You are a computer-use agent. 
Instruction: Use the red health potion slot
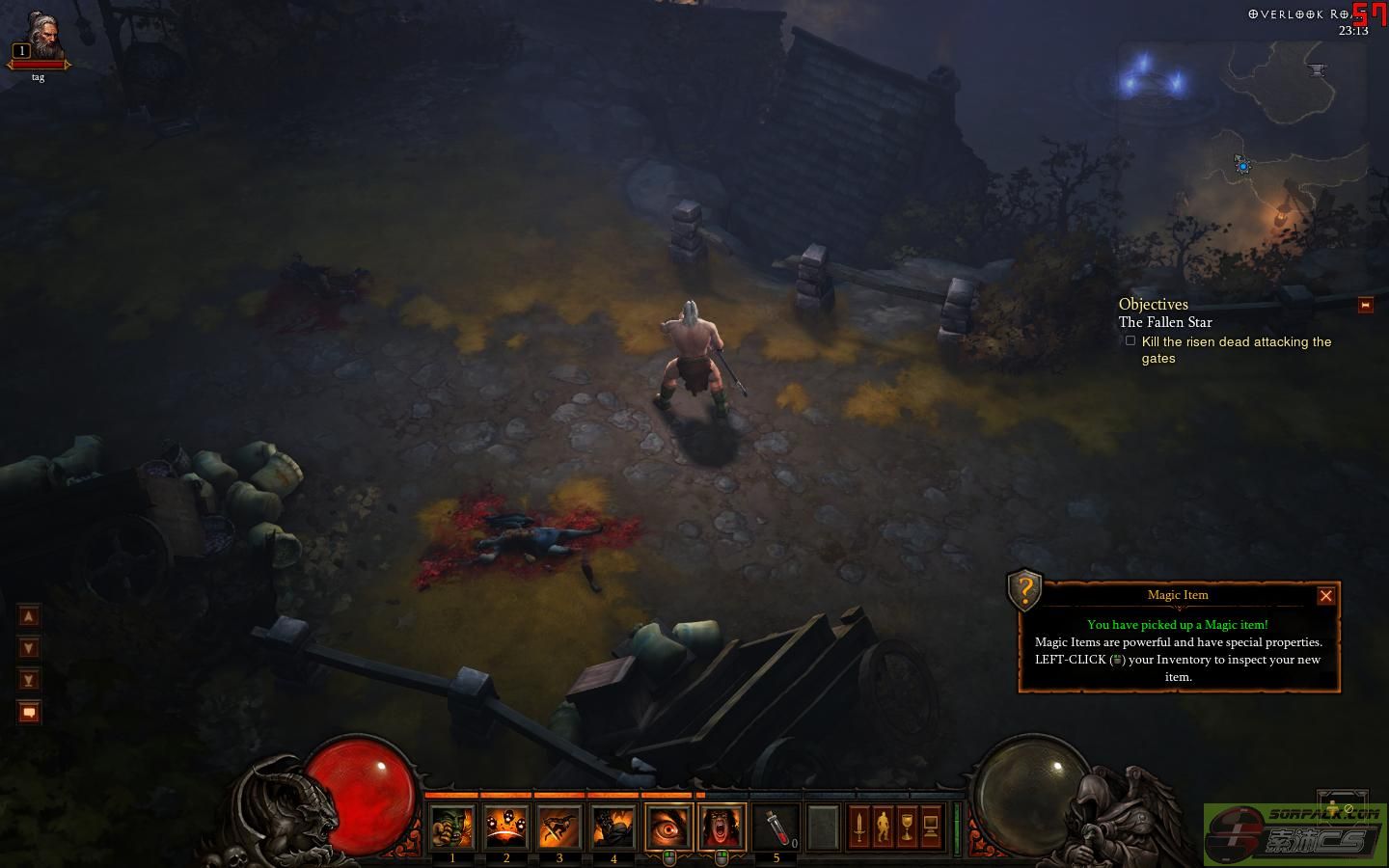click(776, 827)
